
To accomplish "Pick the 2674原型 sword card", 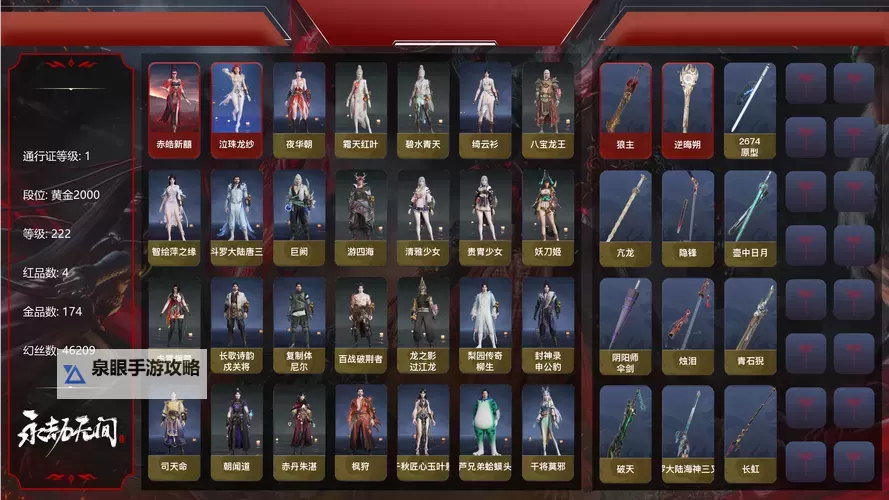I will (750, 109).
